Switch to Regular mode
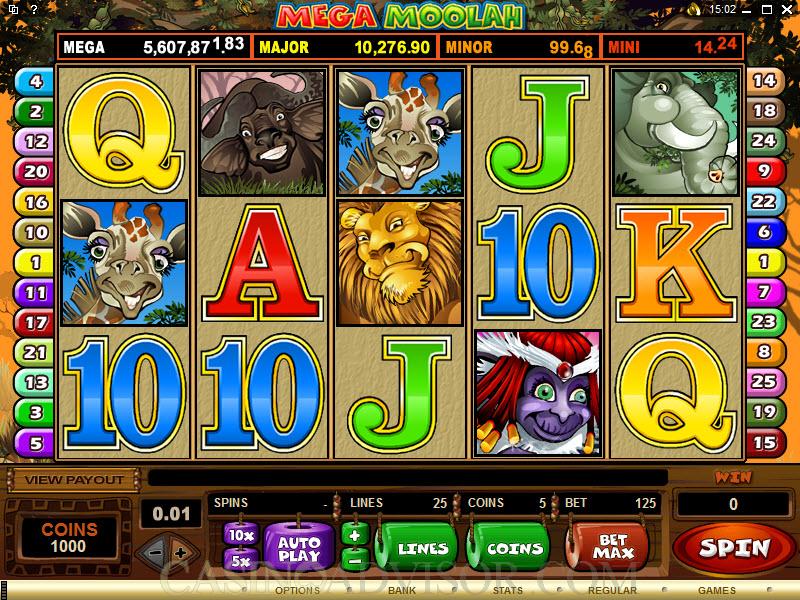 pyautogui.click(x=613, y=591)
